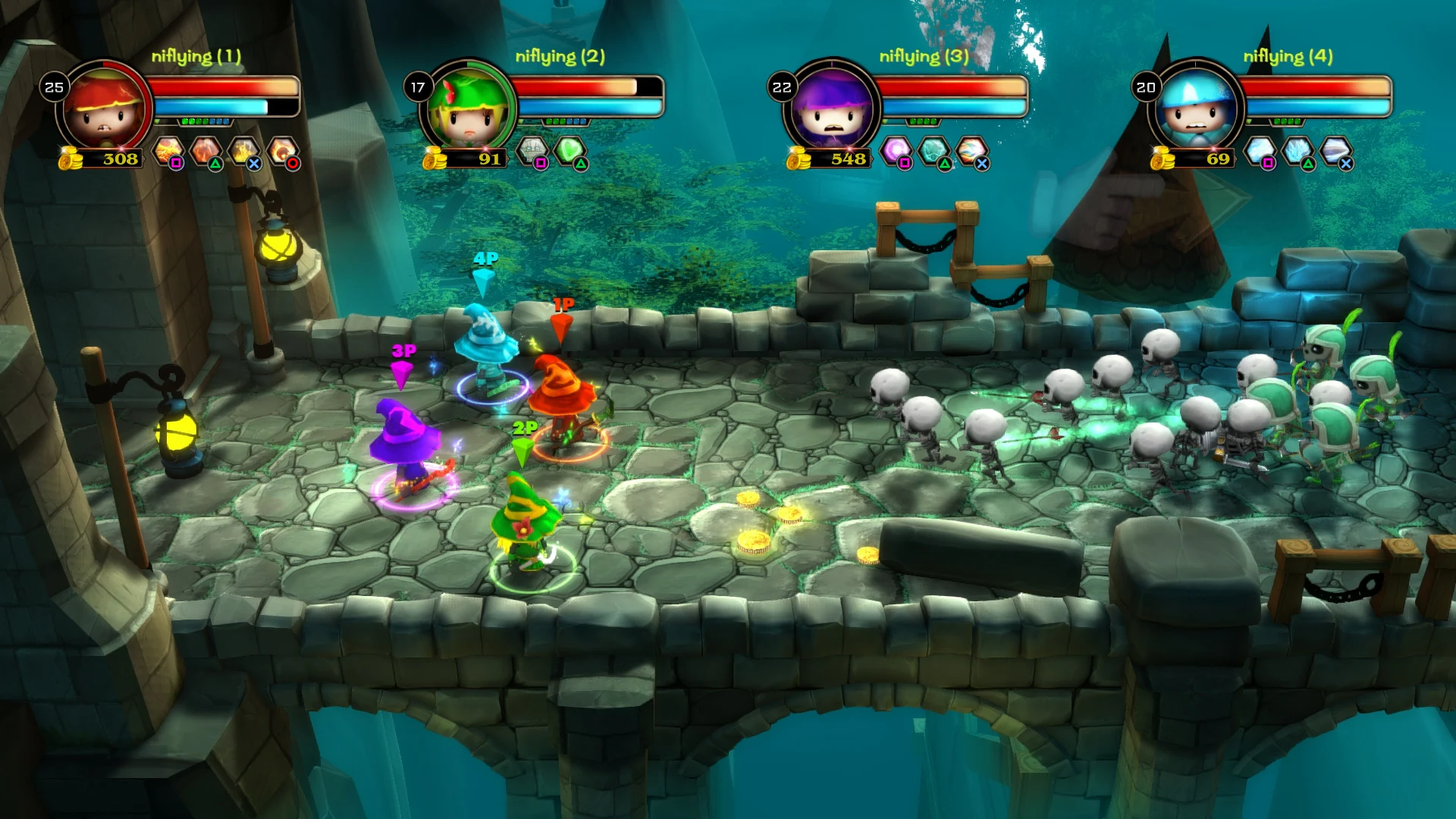This screenshot has width=1456, height=819.
Task: Click the niflying (1) player name label
Action: tap(196, 55)
